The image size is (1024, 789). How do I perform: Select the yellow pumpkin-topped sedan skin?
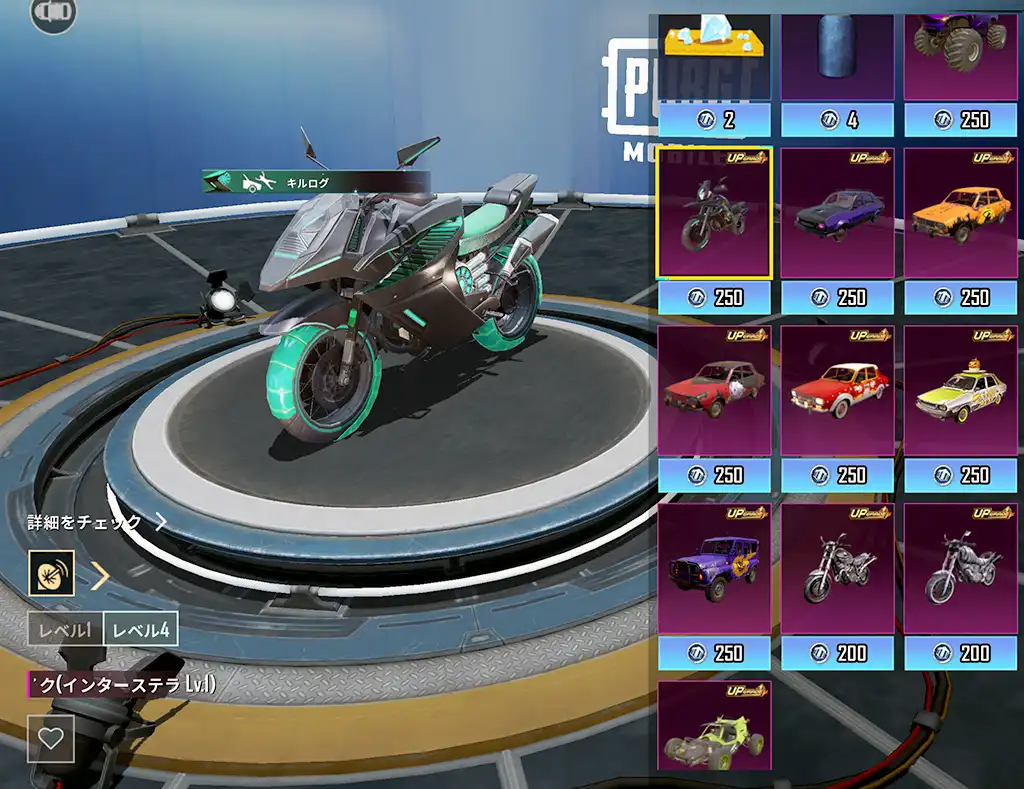click(x=961, y=391)
